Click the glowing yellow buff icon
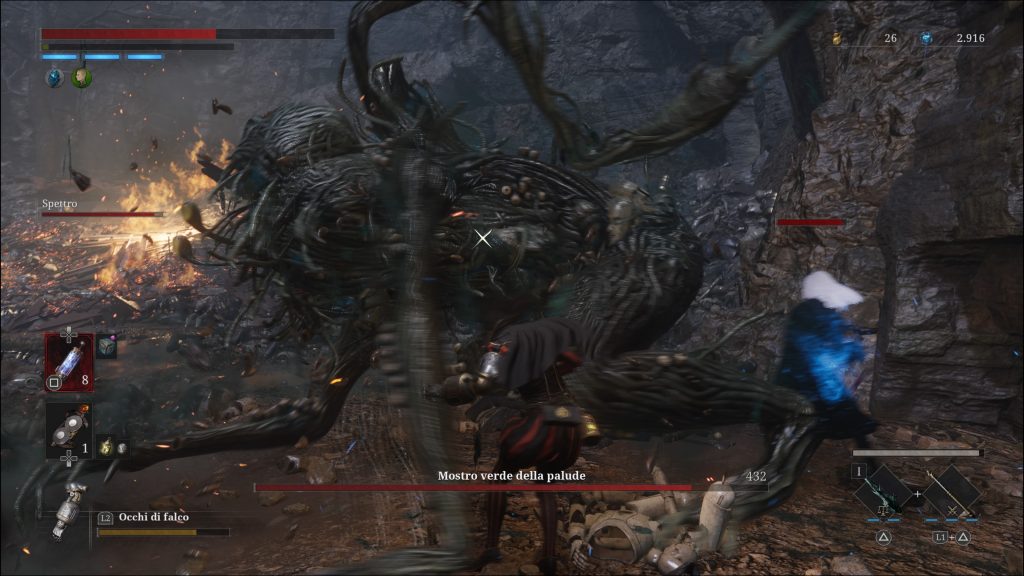This screenshot has height=576, width=1024. 105,448
